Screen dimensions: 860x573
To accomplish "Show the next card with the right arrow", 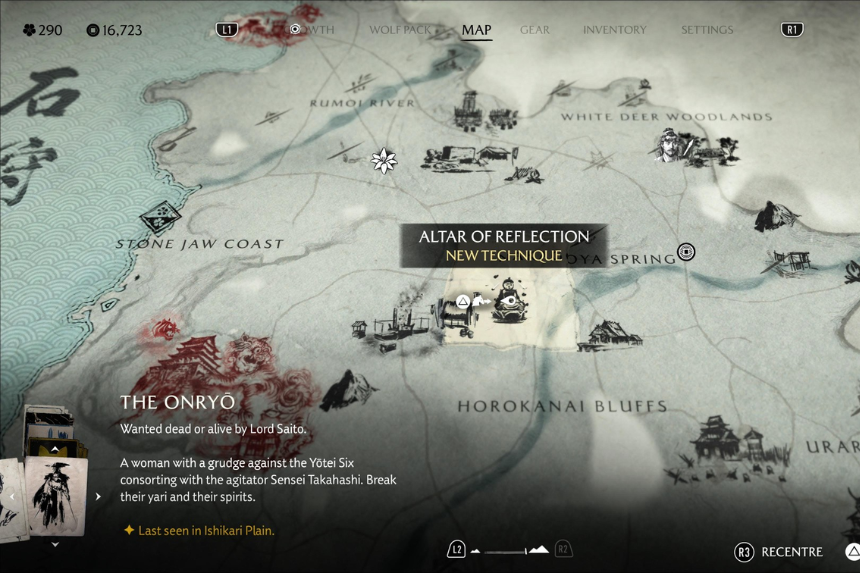I will (98, 496).
